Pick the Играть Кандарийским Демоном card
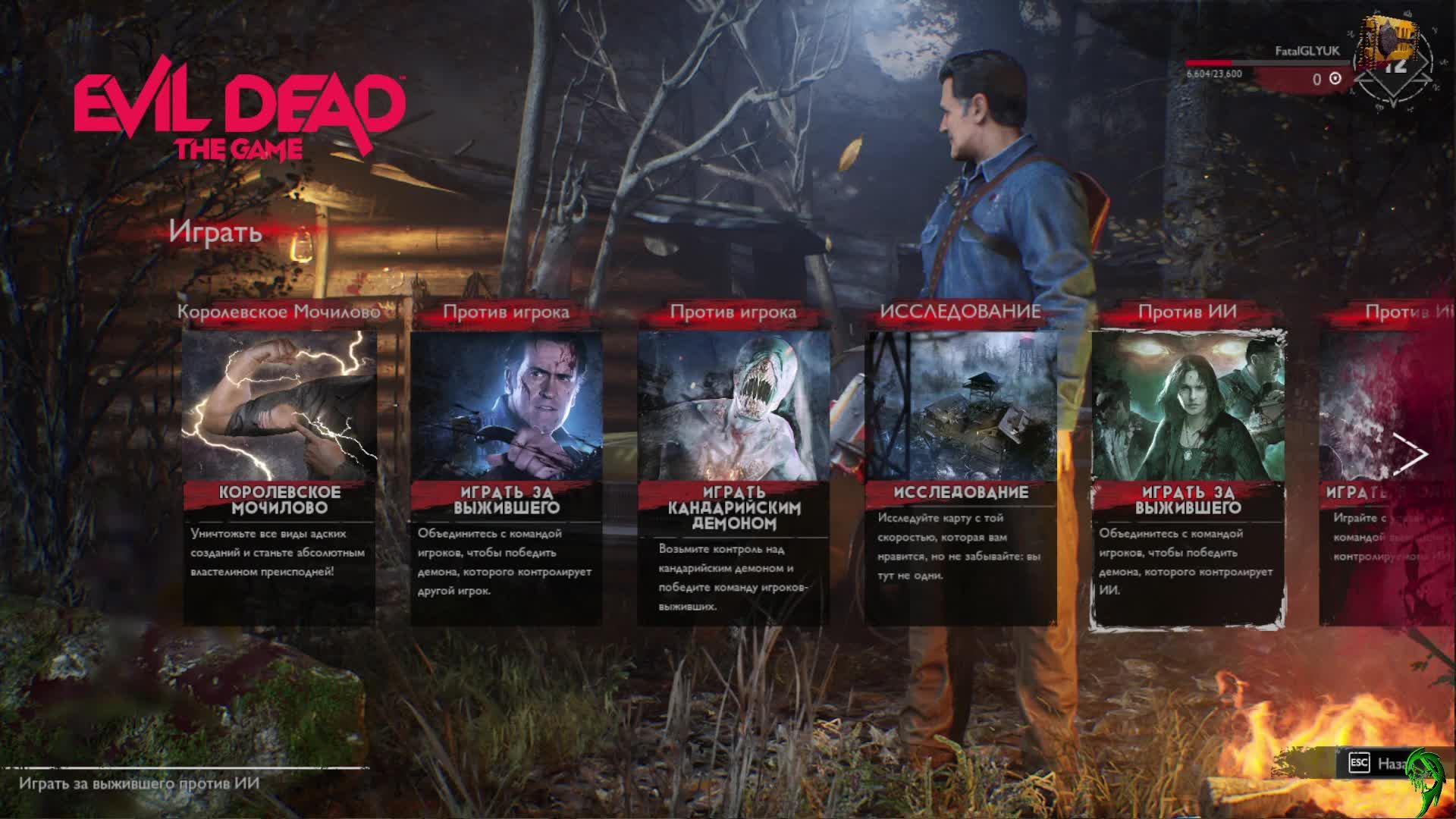1456x819 pixels. tap(733, 478)
